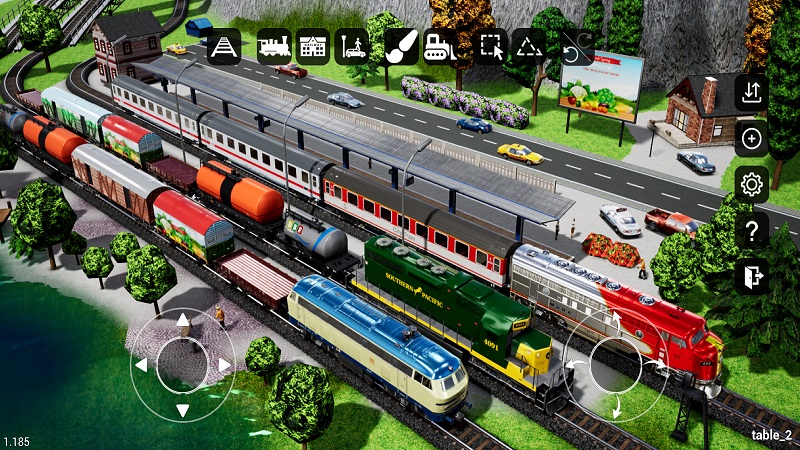Tap the up arrow on movement pad

(183, 321)
